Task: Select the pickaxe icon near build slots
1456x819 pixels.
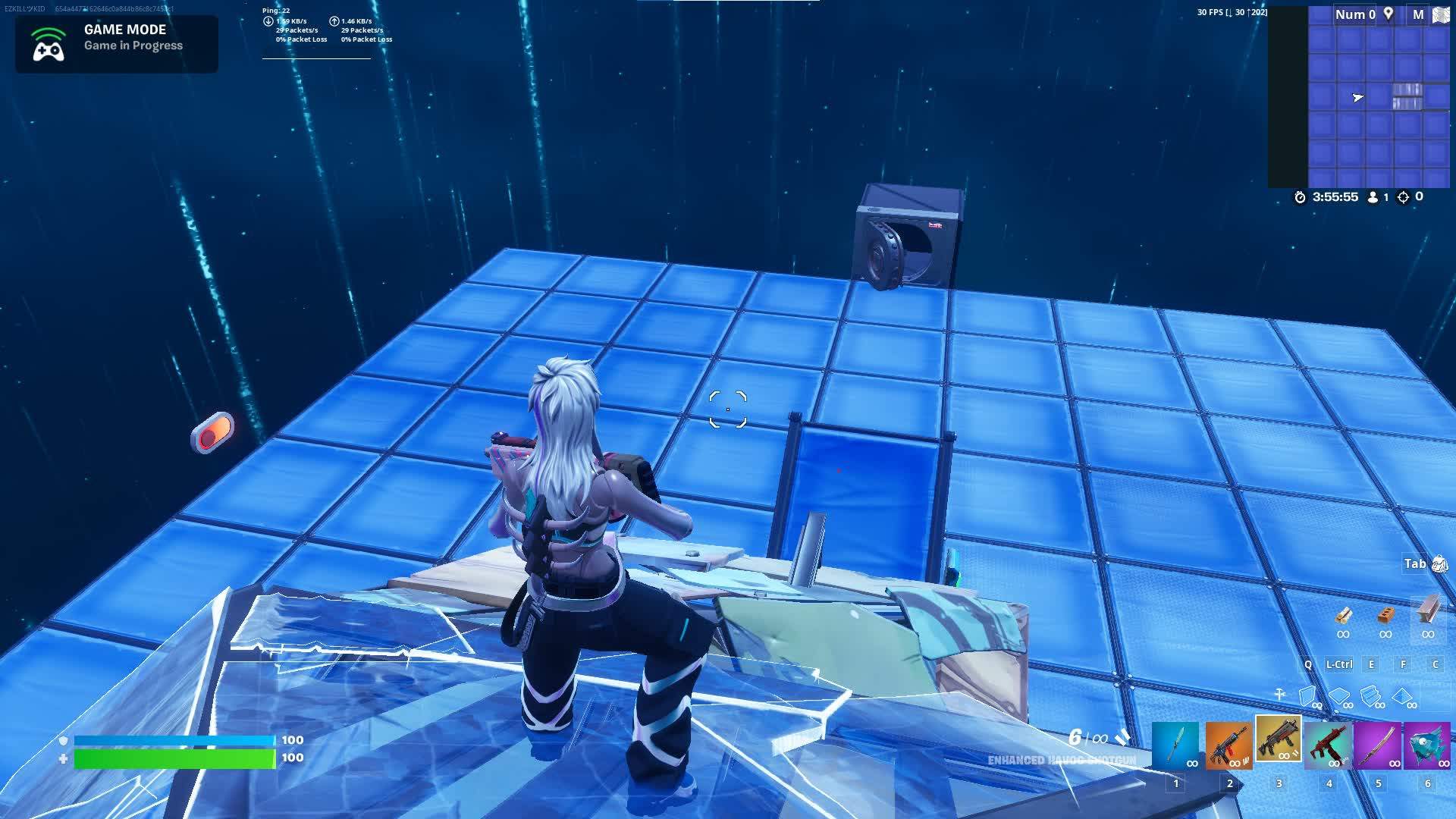Action: pyautogui.click(x=1280, y=694)
